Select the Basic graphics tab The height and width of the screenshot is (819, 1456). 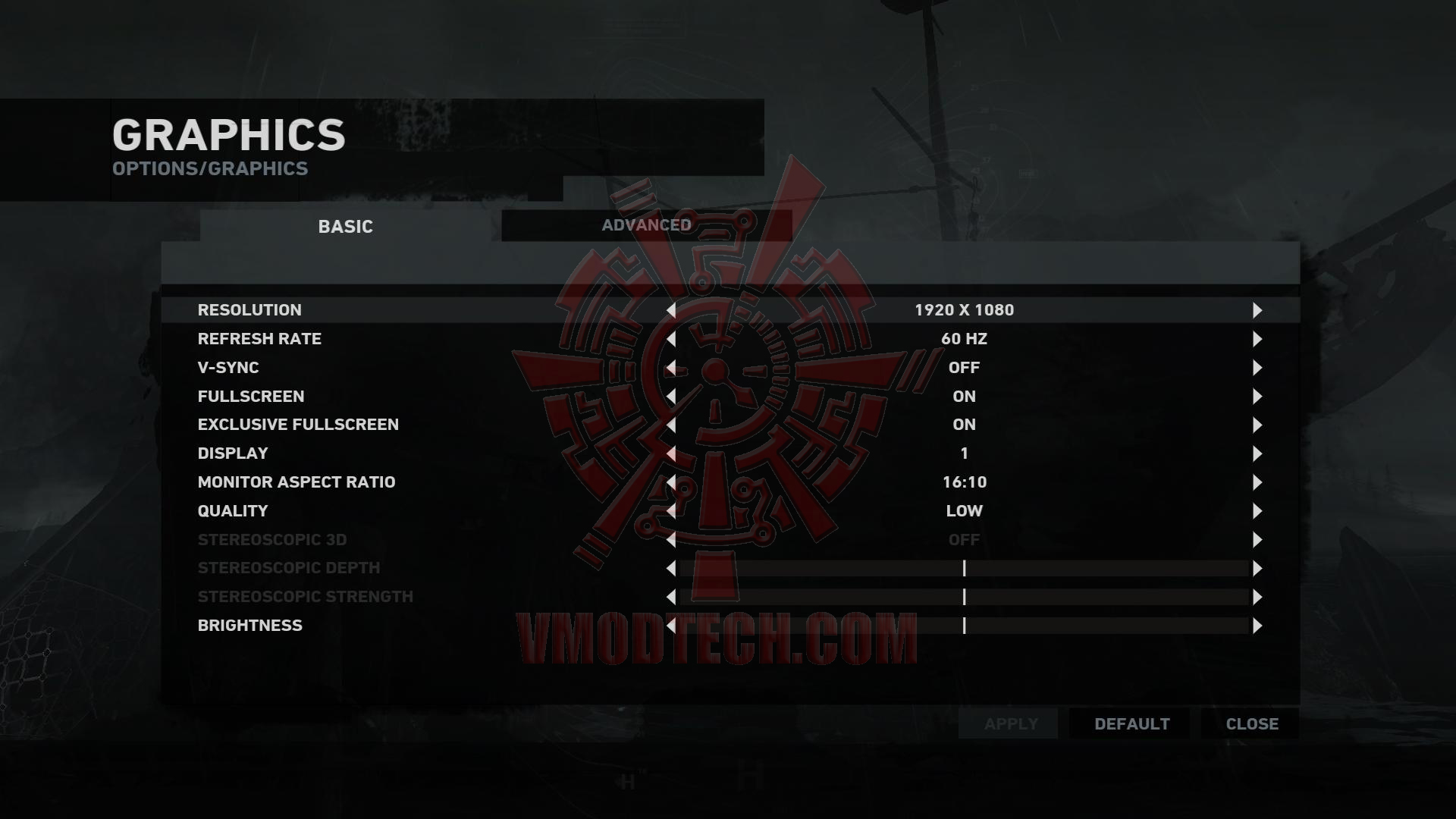point(346,227)
